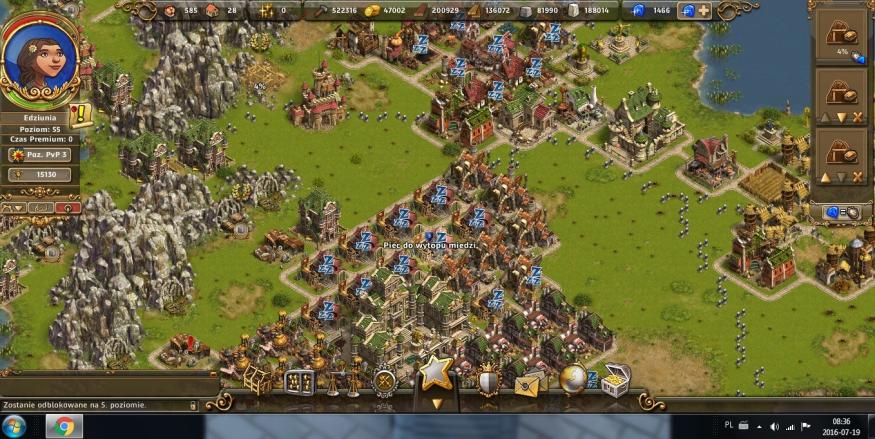Open the mail envelope

(x=530, y=382)
